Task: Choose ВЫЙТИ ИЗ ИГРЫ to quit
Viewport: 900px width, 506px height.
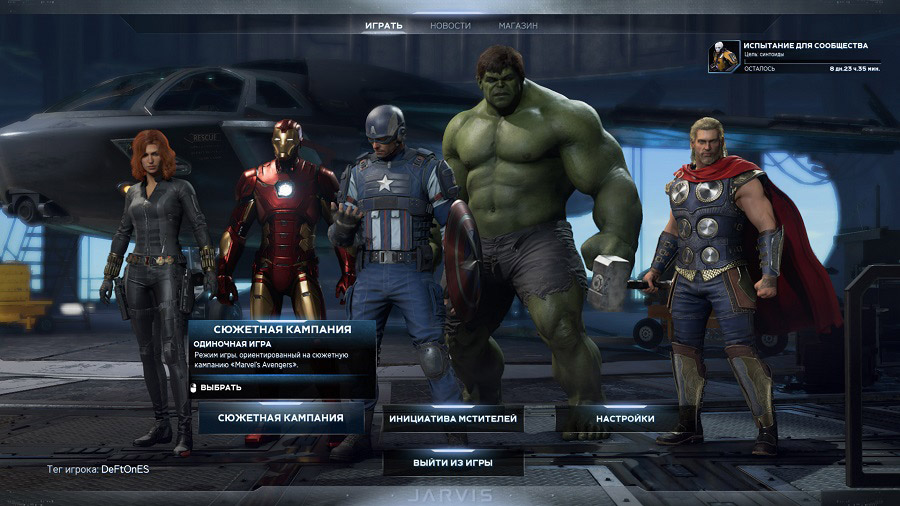Action: click(453, 464)
